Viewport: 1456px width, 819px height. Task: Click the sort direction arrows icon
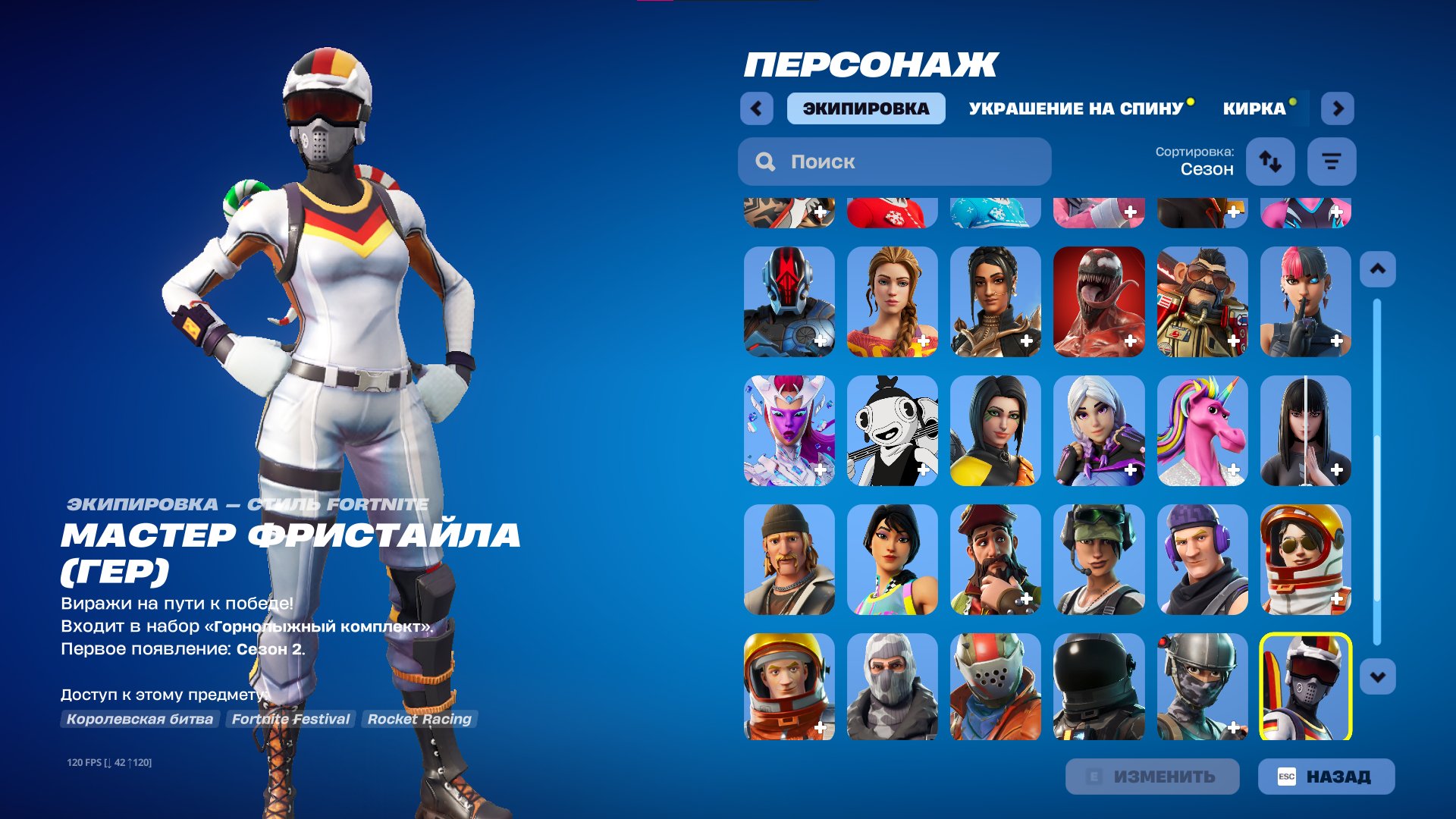(x=1270, y=162)
